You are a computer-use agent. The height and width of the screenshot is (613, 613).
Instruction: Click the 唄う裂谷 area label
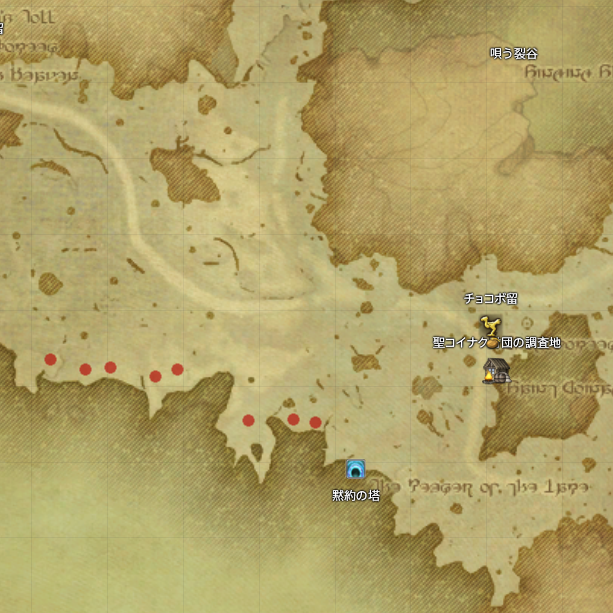tap(514, 53)
